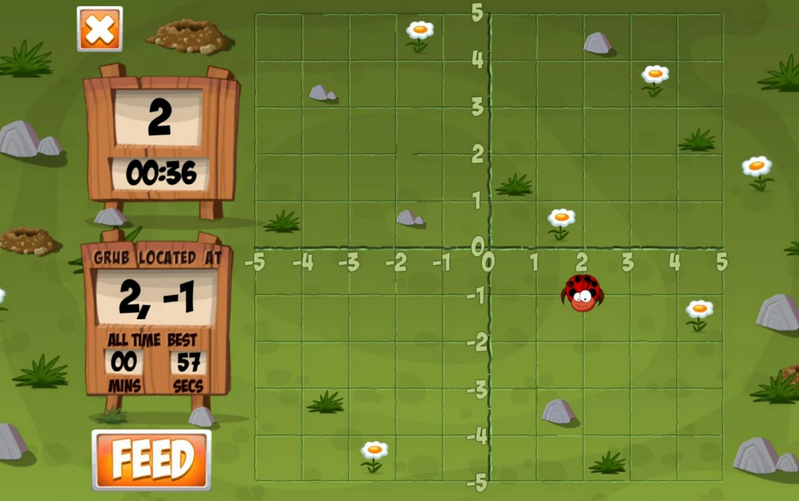Click the orange FEED button
This screenshot has width=799, height=501.
pyautogui.click(x=151, y=460)
